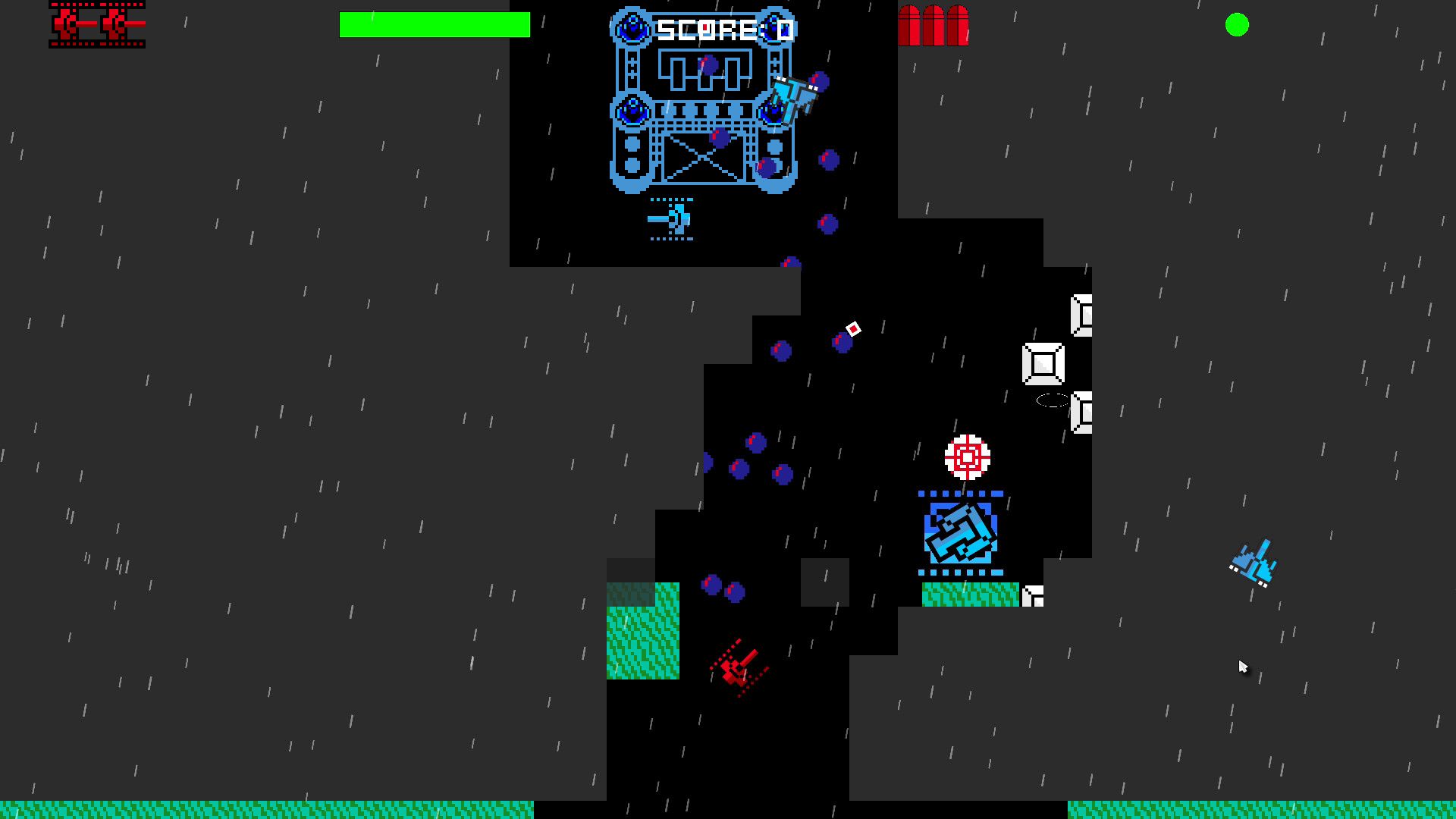
Task: Click the green radar dot indicator
Action: pos(1236,27)
